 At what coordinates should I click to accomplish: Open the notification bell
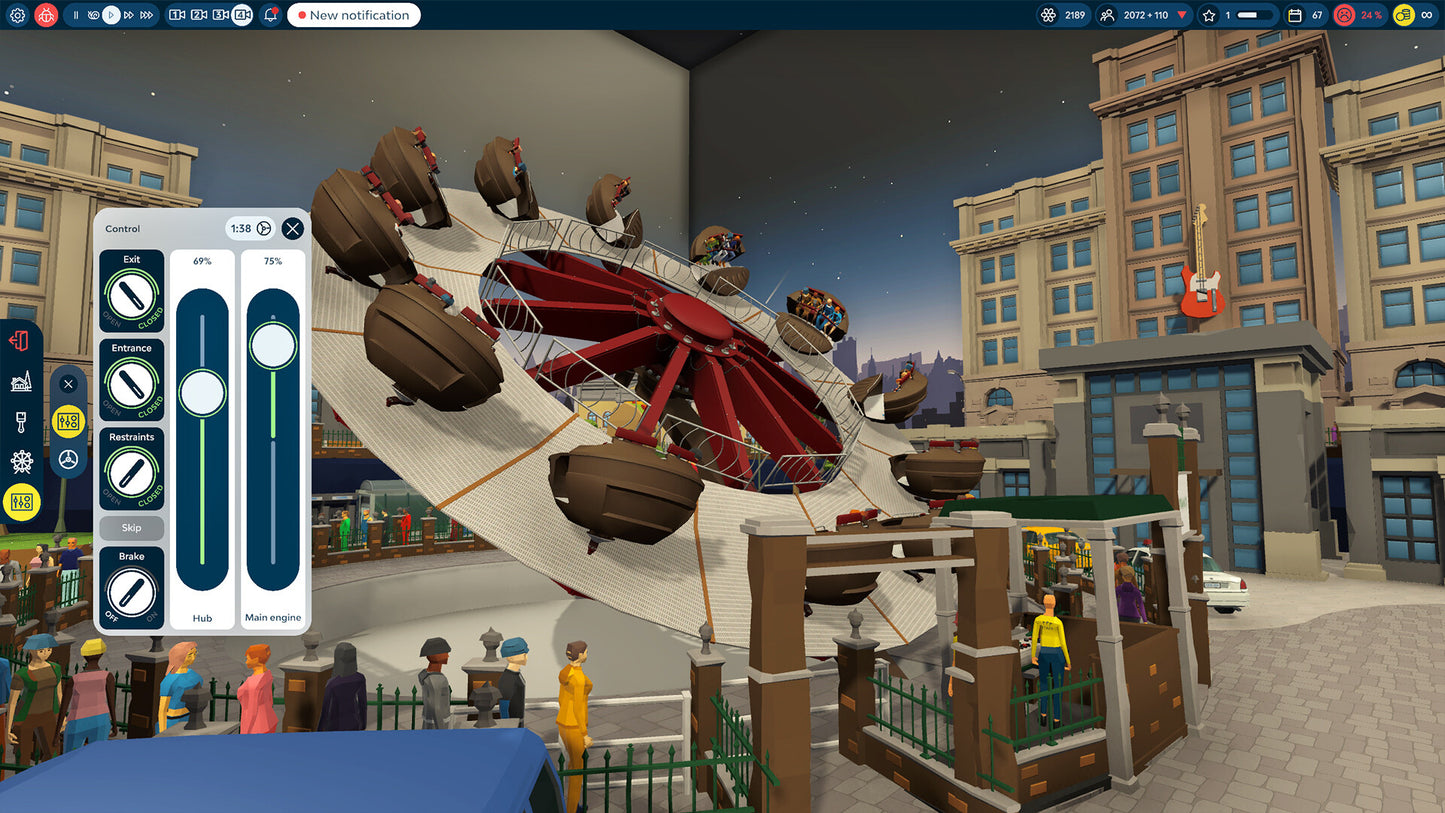click(x=271, y=15)
